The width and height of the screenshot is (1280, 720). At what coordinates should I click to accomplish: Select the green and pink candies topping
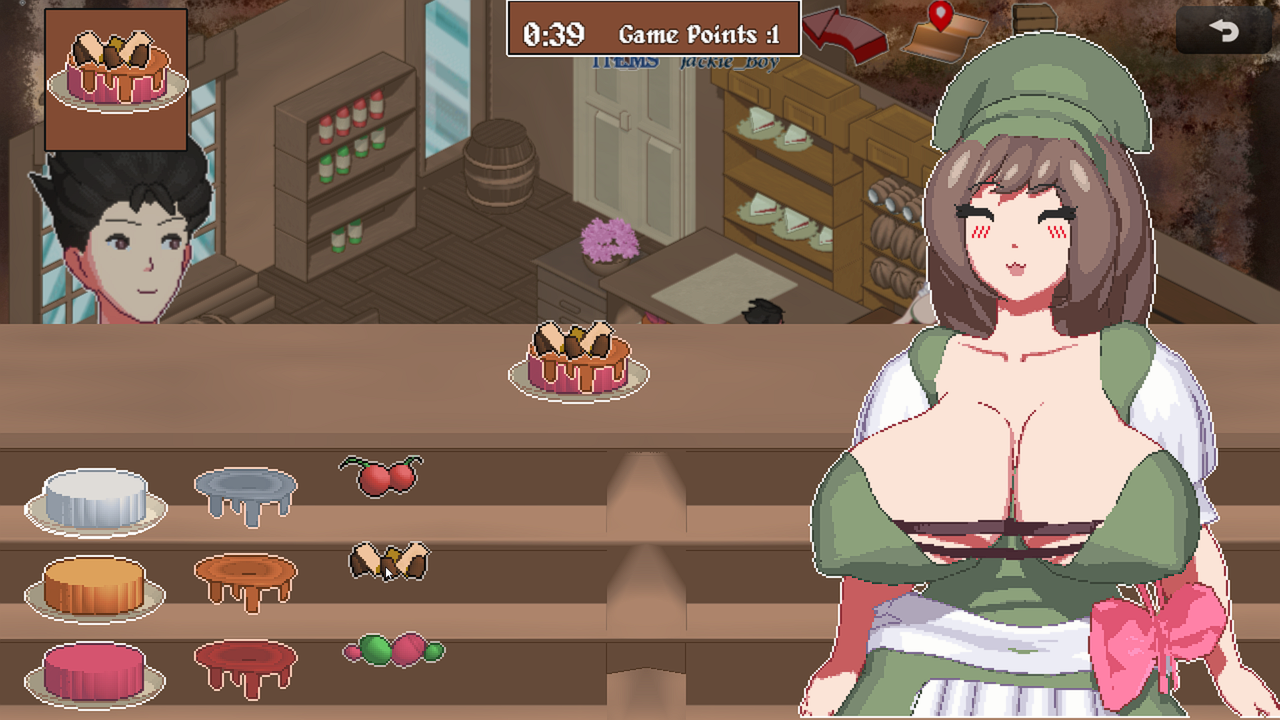393,650
